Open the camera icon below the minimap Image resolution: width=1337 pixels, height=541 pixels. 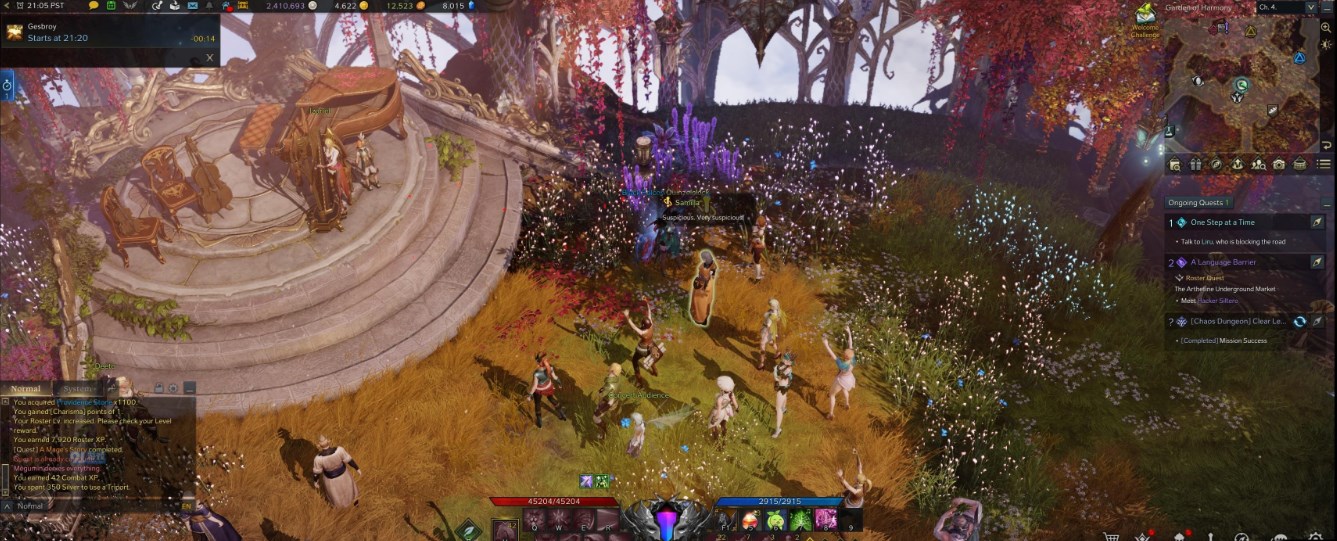(x=1279, y=164)
